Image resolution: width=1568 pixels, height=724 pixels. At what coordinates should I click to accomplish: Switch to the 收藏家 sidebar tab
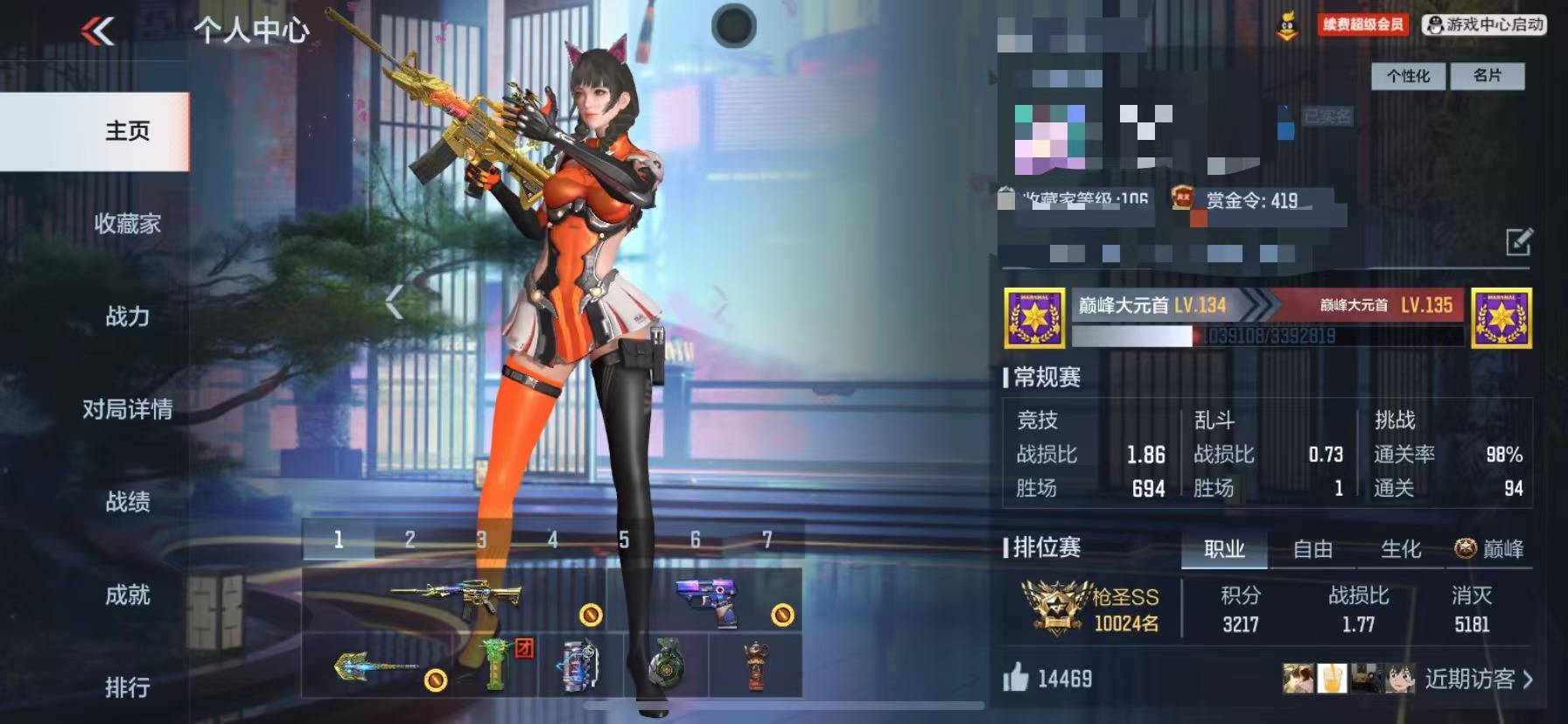click(x=126, y=224)
